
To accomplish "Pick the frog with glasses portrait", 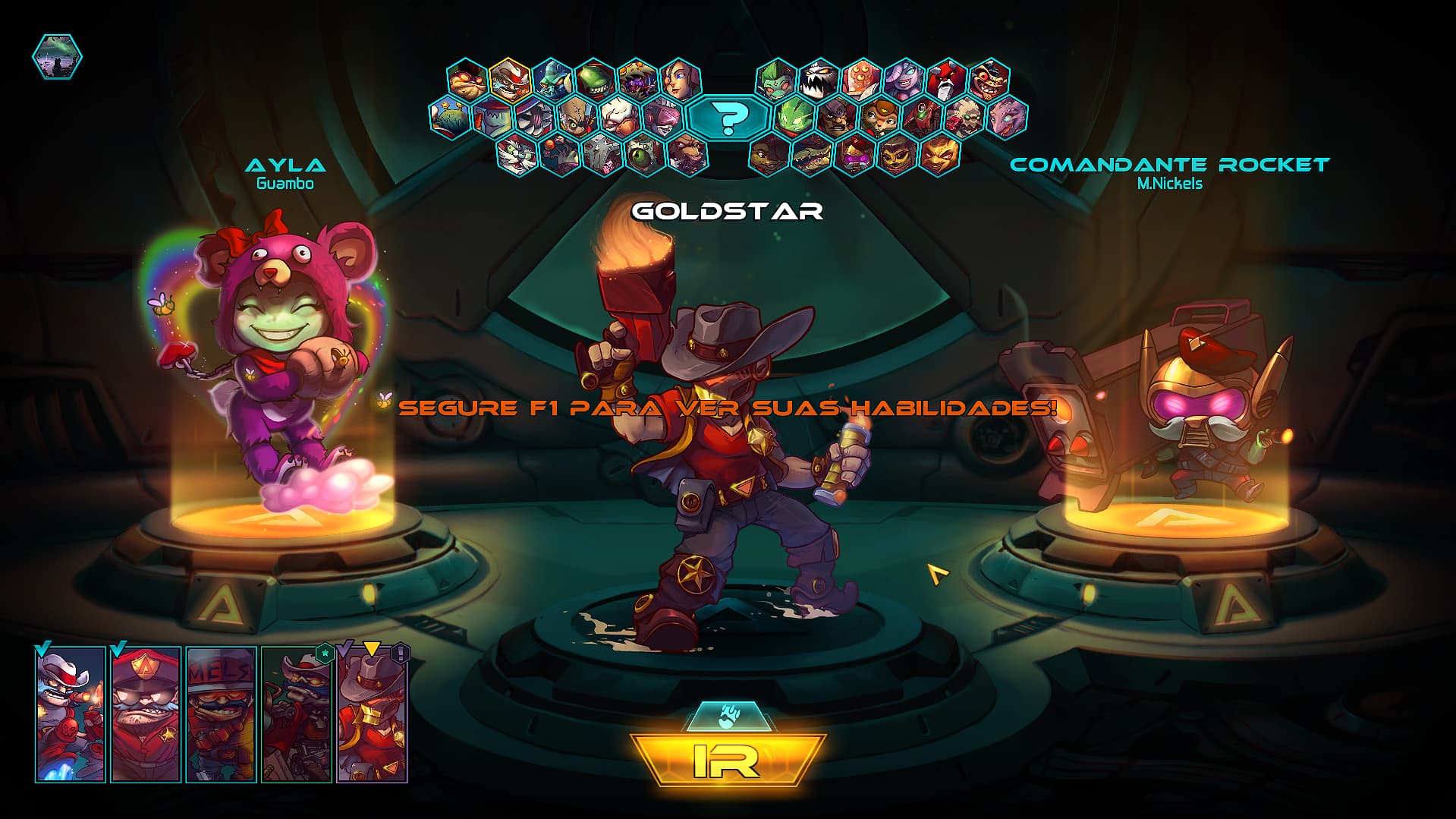I will [467, 79].
